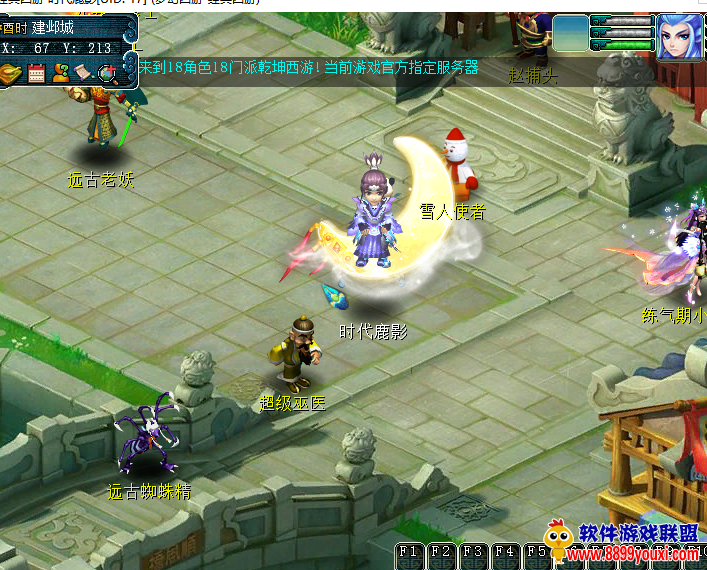Open the calendar icon in the location panel
The image size is (707, 570).
37,72
